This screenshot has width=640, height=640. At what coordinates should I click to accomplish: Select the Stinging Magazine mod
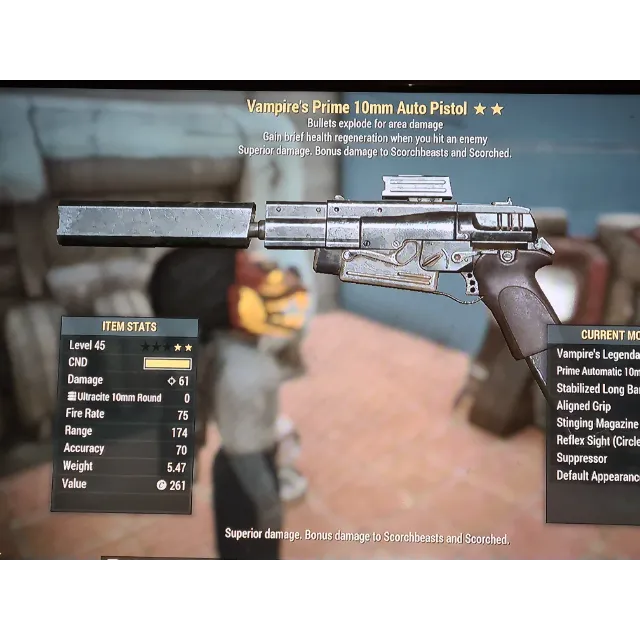coord(597,424)
